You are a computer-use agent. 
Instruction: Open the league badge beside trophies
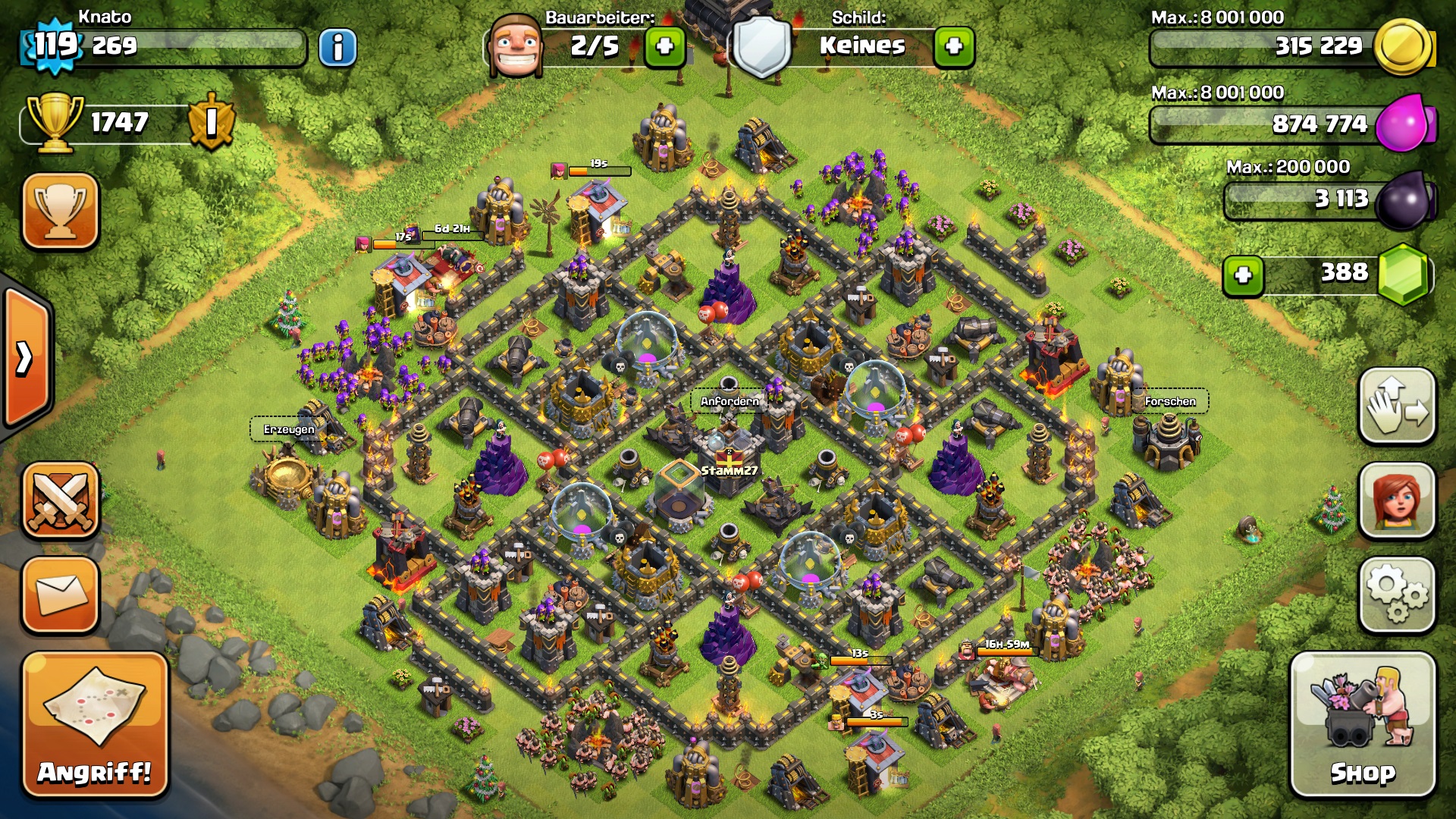click(212, 121)
